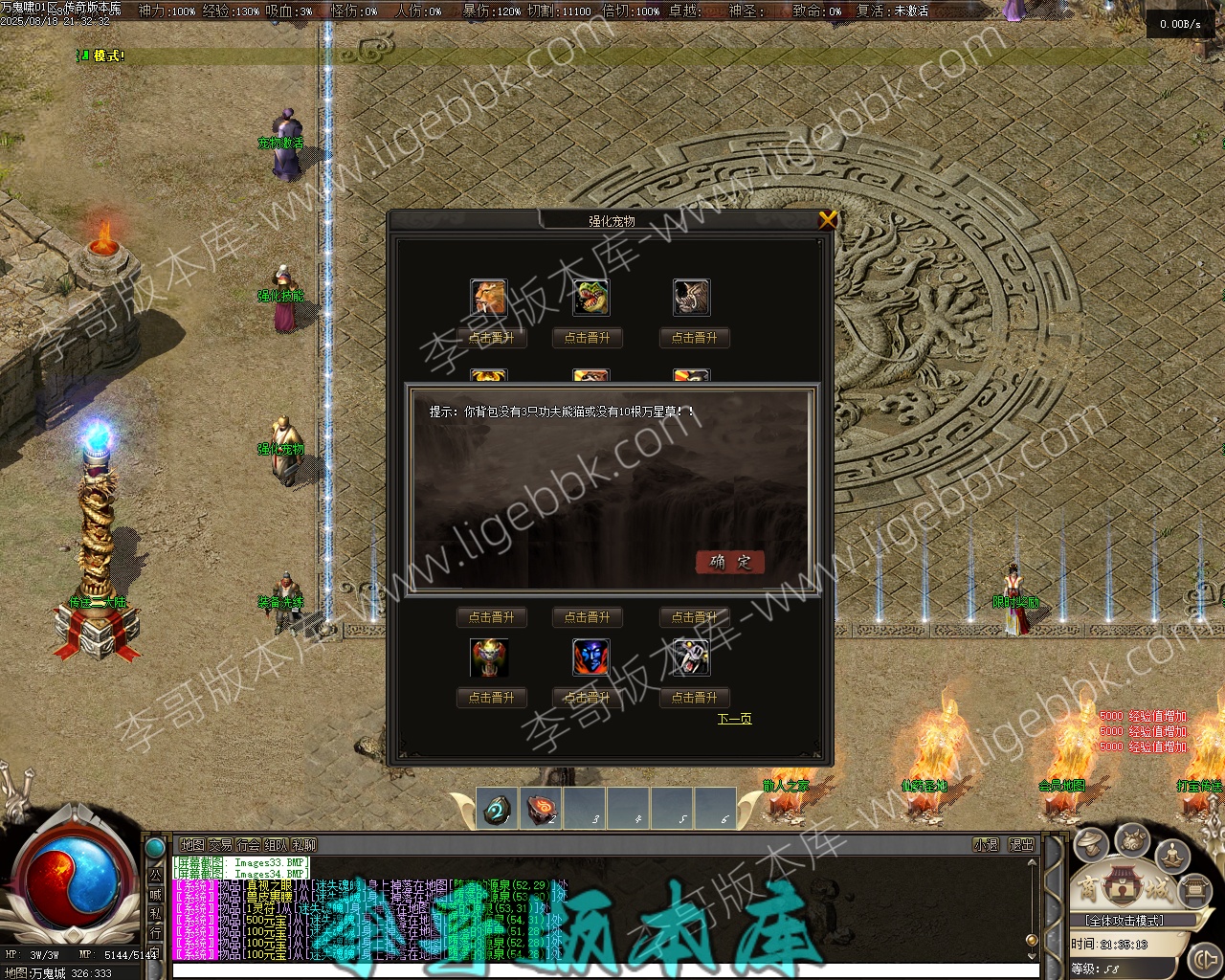Switch to the 交易 tab

coord(220,845)
